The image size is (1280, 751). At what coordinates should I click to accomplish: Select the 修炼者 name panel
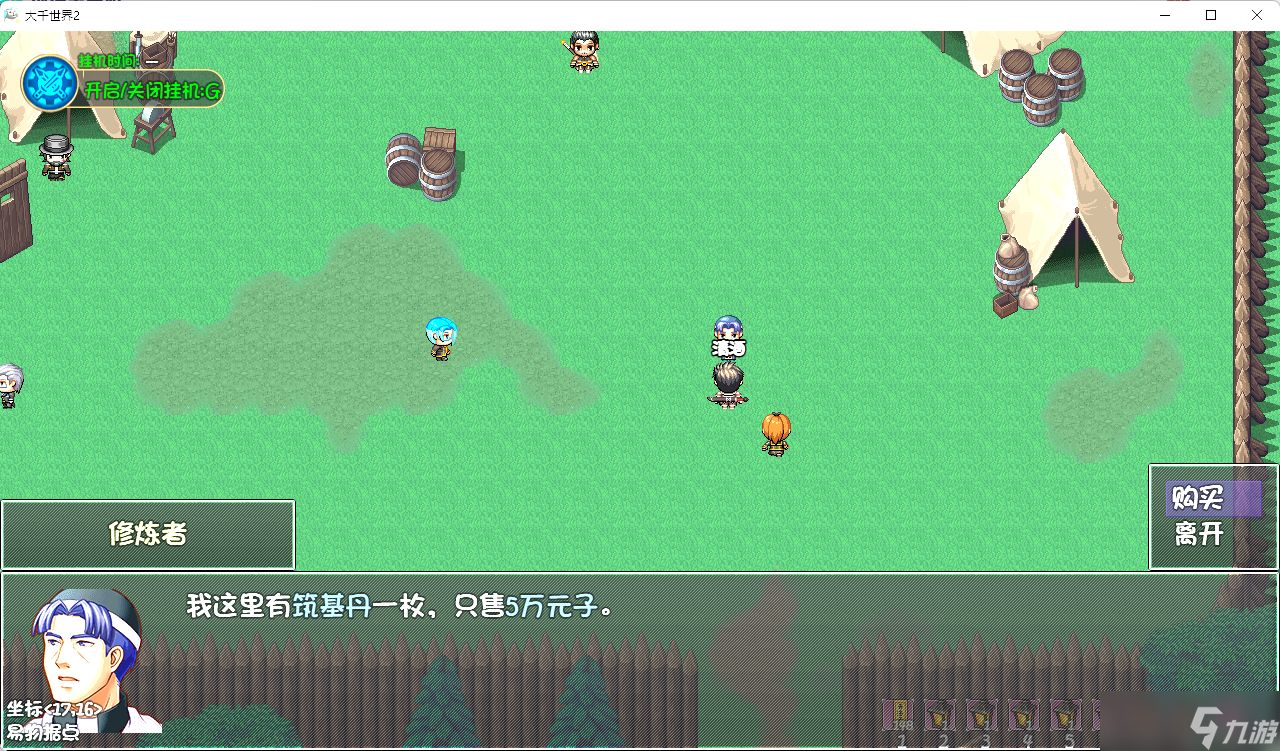point(148,533)
